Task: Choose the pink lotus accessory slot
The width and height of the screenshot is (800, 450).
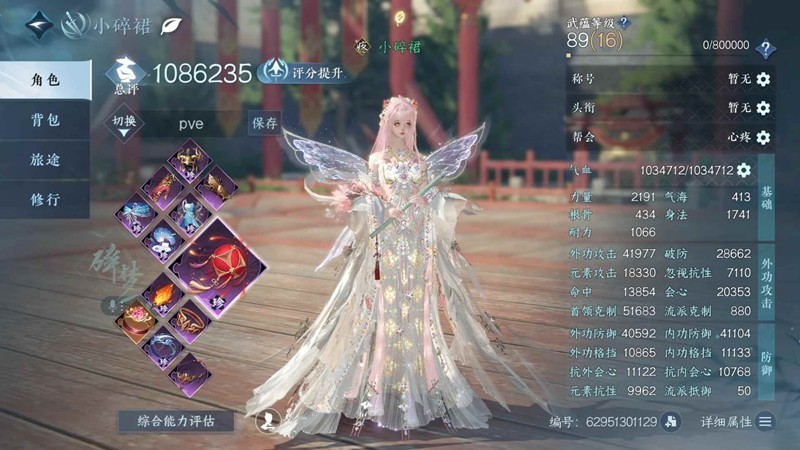Action: (135, 318)
